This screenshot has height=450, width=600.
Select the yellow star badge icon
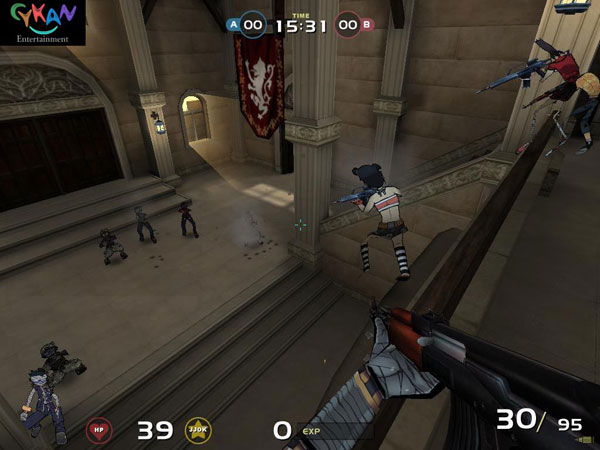(x=198, y=431)
